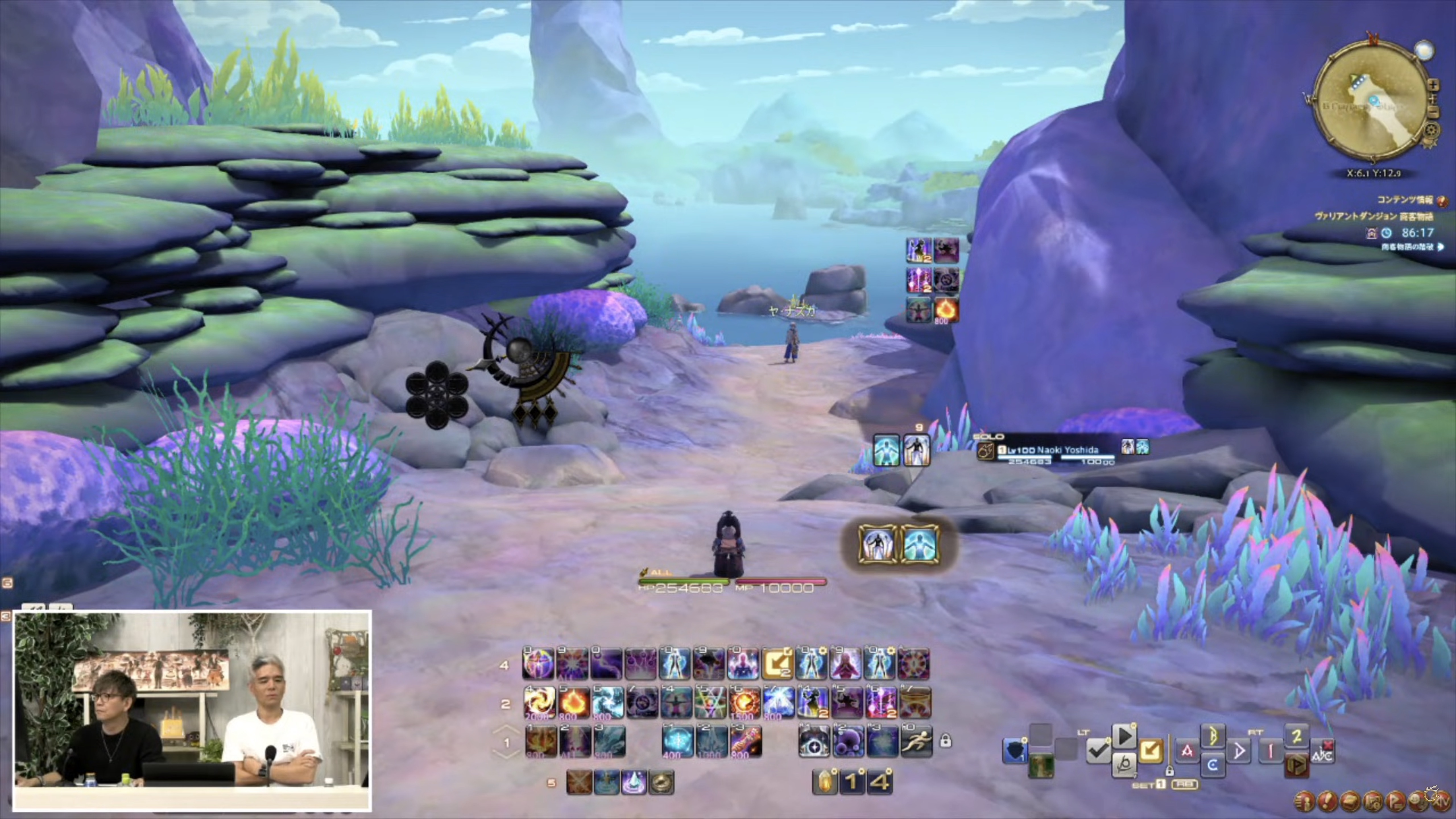Click the checkmark icon on cross hotbar
The width and height of the screenshot is (1456, 819).
pos(1098,751)
